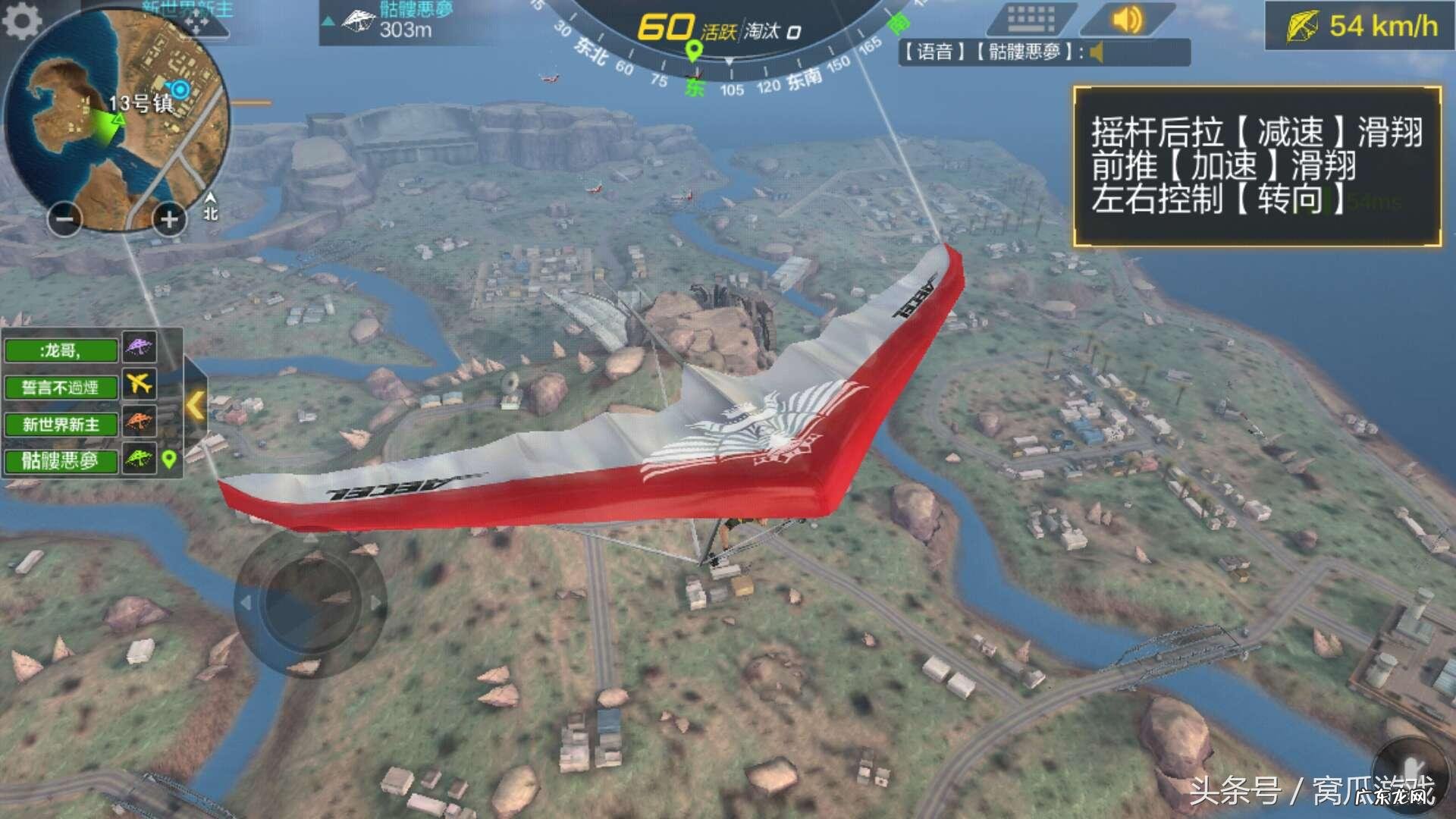The image size is (1456, 819).
Task: Select teammate 龙哥 in the squad list
Action: point(61,350)
